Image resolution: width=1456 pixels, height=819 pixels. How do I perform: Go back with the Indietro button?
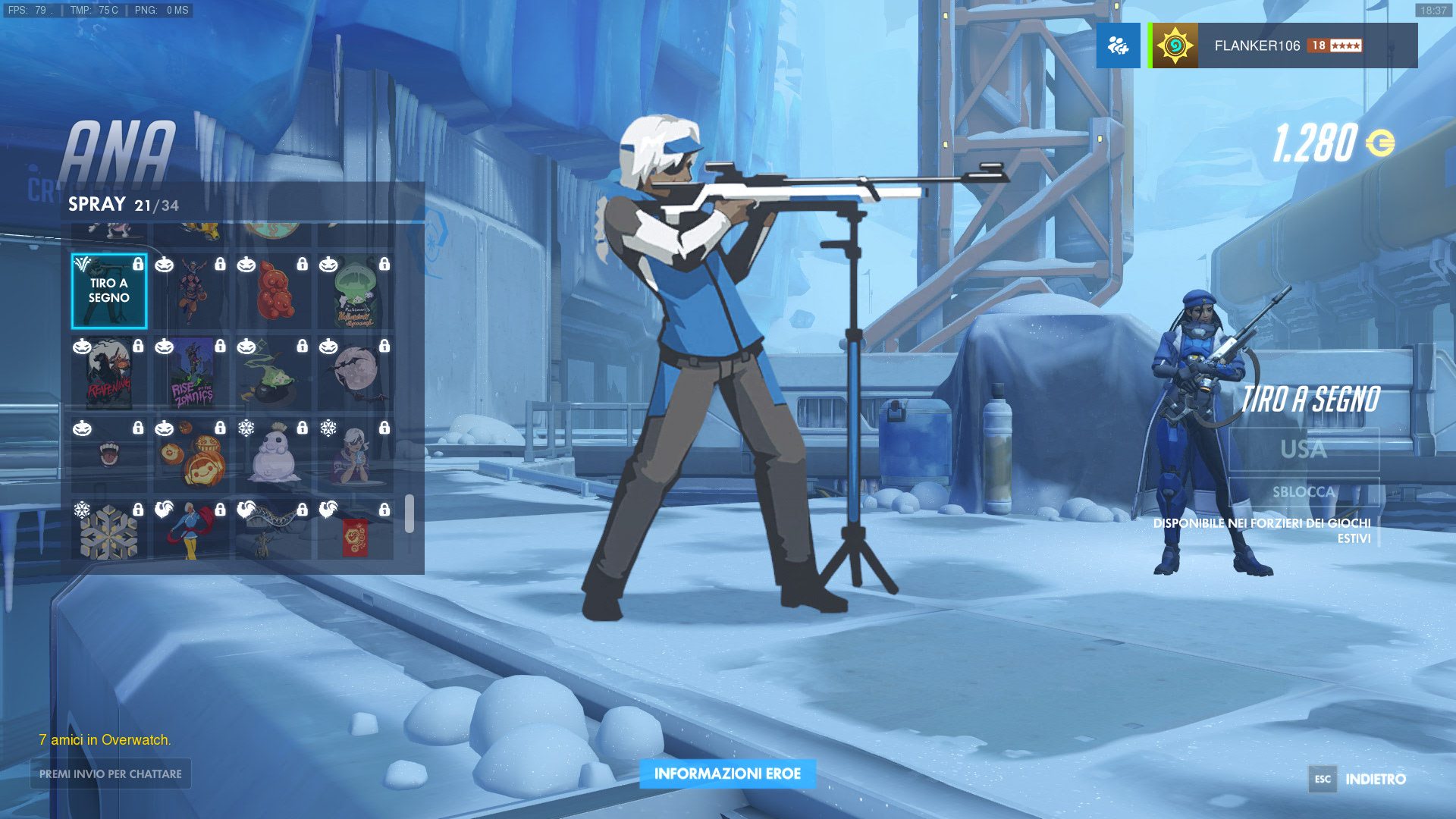pyautogui.click(x=1357, y=779)
